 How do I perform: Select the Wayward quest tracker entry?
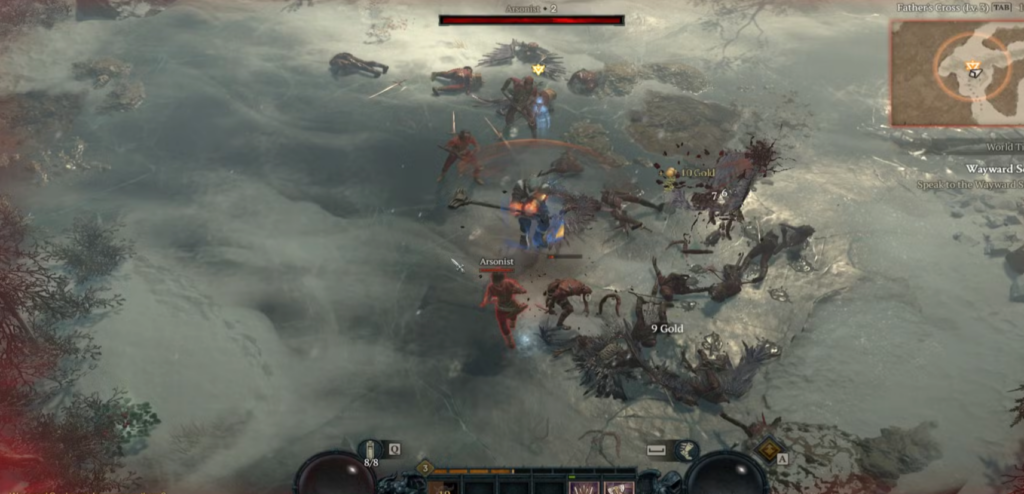pyautogui.click(x=993, y=169)
